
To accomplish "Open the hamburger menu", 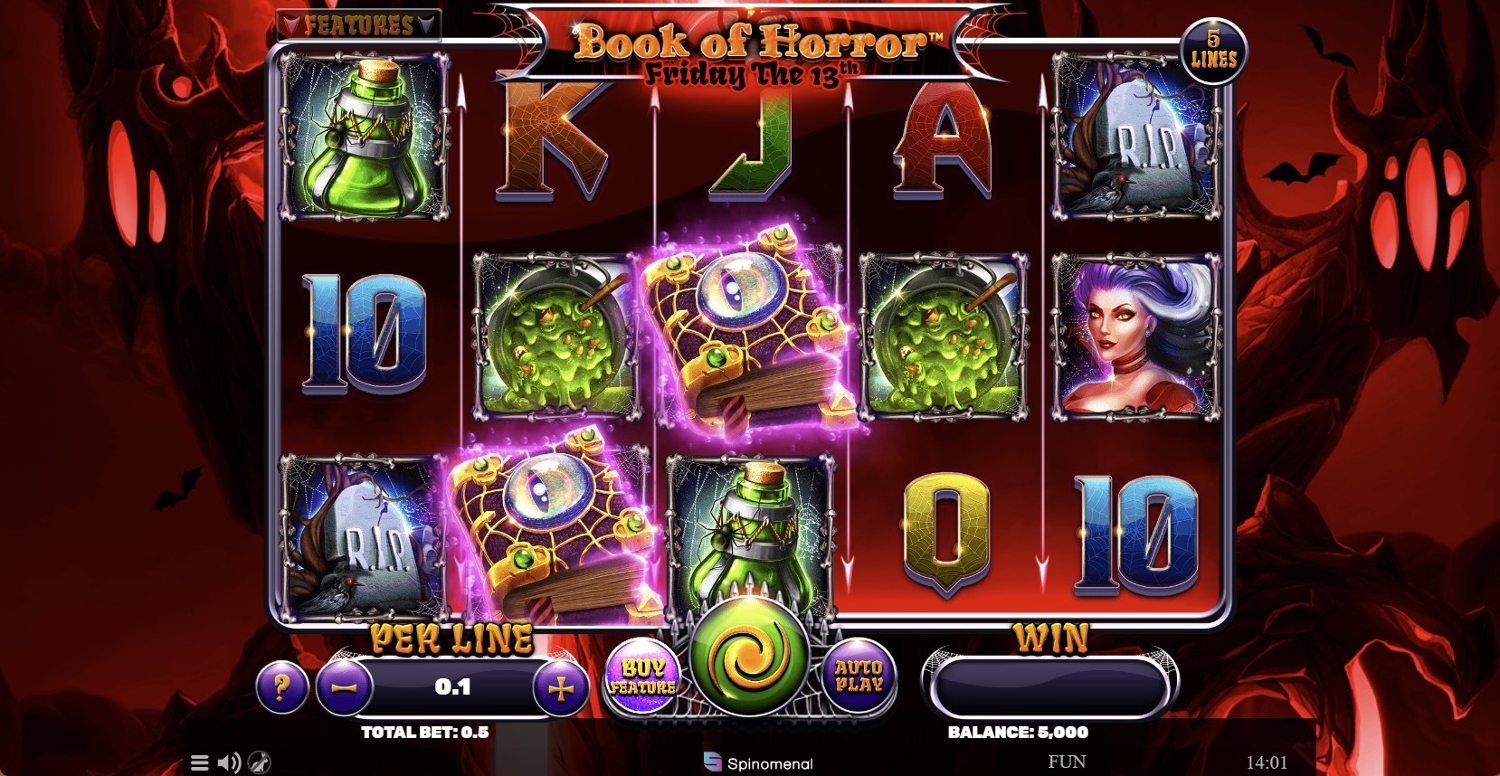I will click(200, 763).
